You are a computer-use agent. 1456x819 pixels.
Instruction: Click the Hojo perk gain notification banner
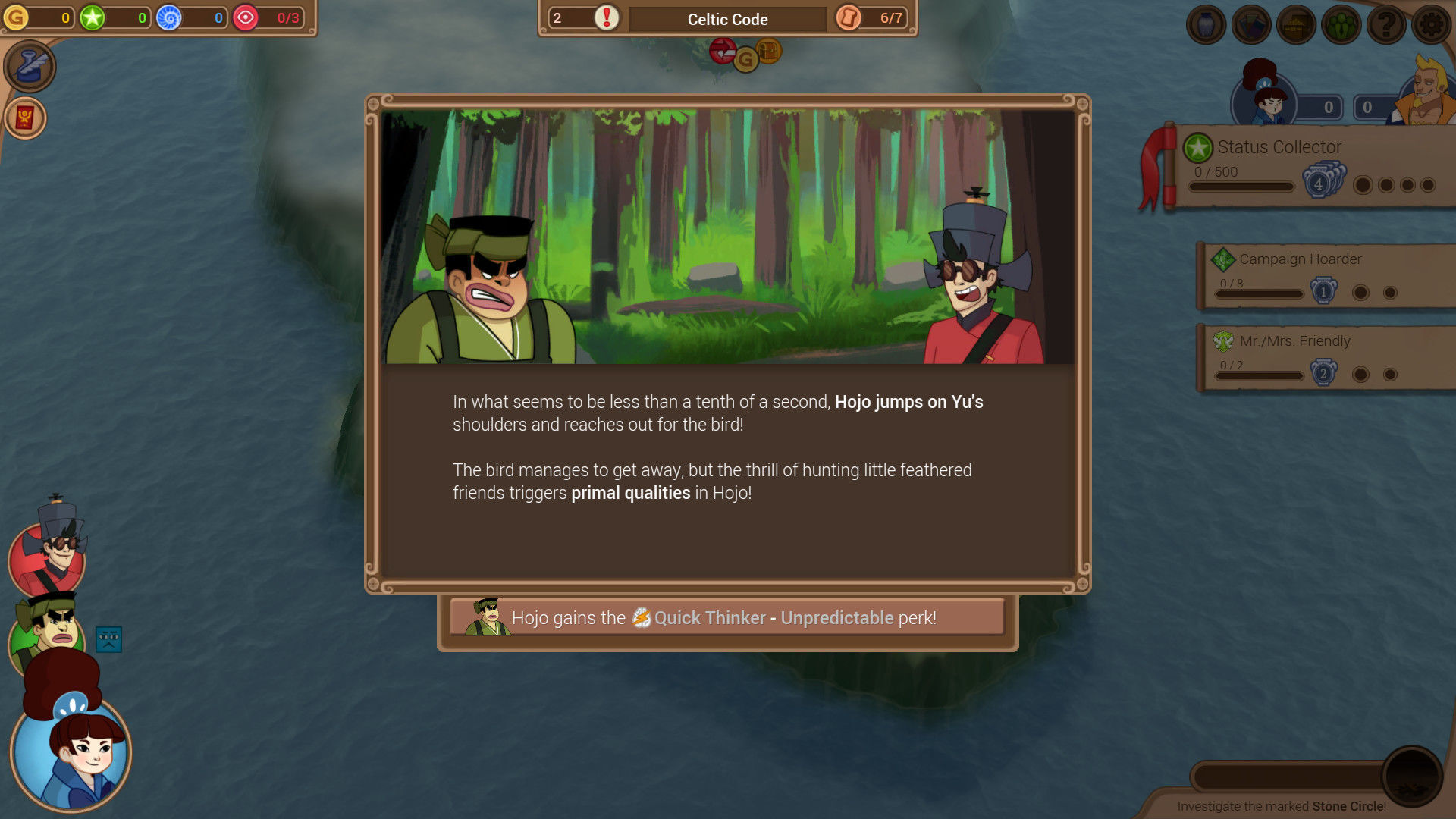click(x=727, y=618)
